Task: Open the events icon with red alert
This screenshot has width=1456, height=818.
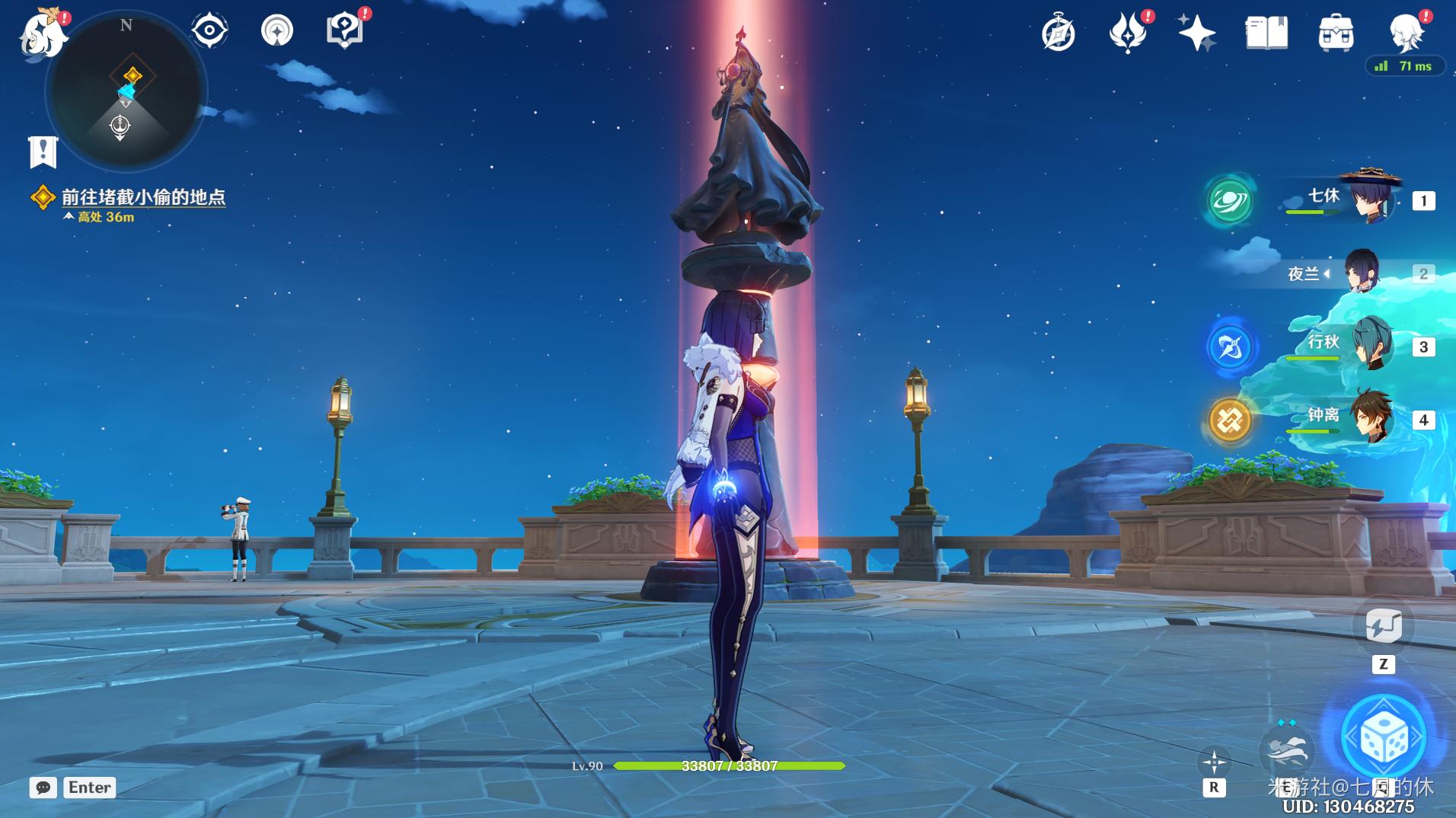Action: (x=1127, y=33)
